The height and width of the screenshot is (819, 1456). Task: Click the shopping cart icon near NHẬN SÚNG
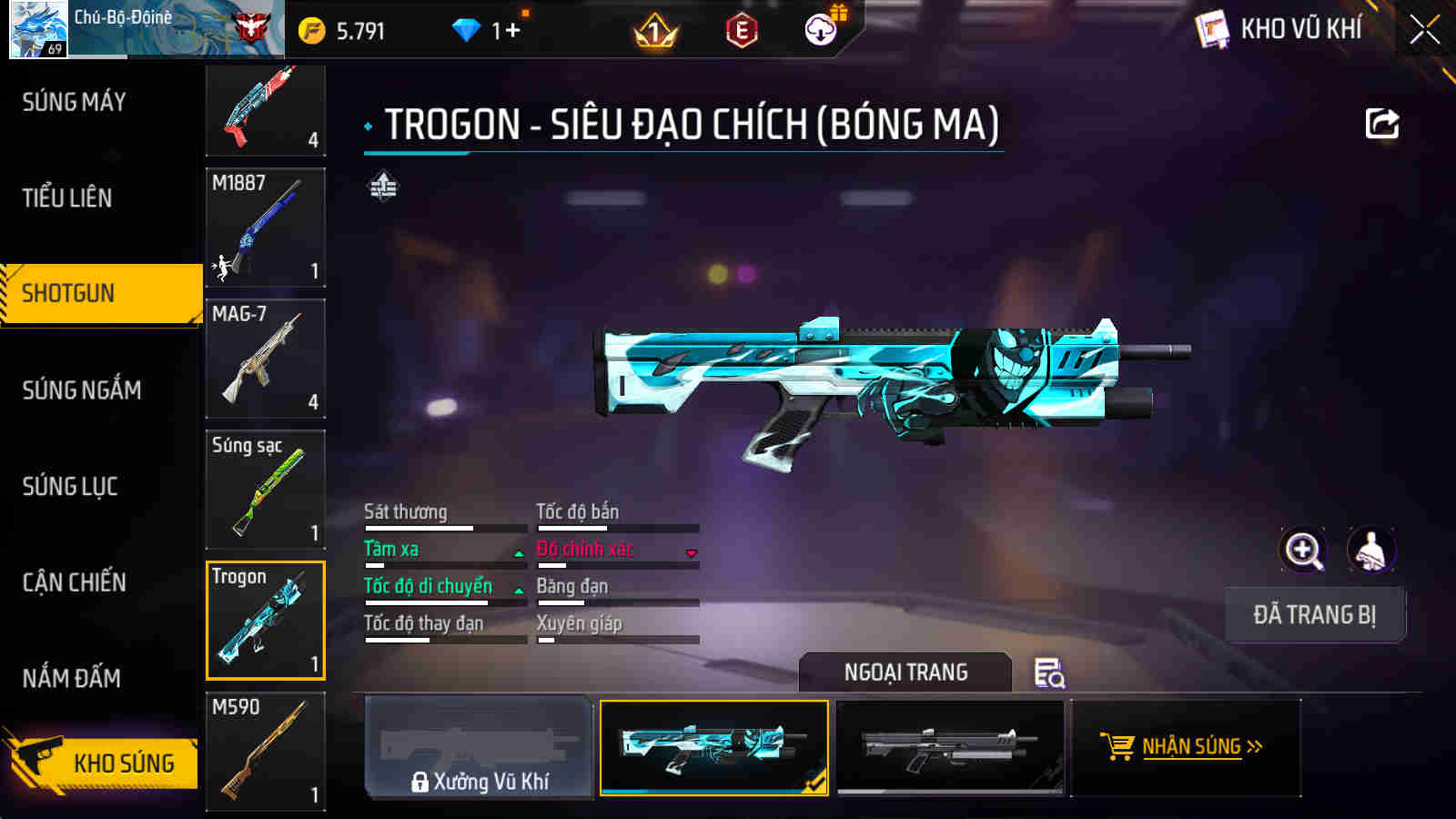click(x=1118, y=745)
